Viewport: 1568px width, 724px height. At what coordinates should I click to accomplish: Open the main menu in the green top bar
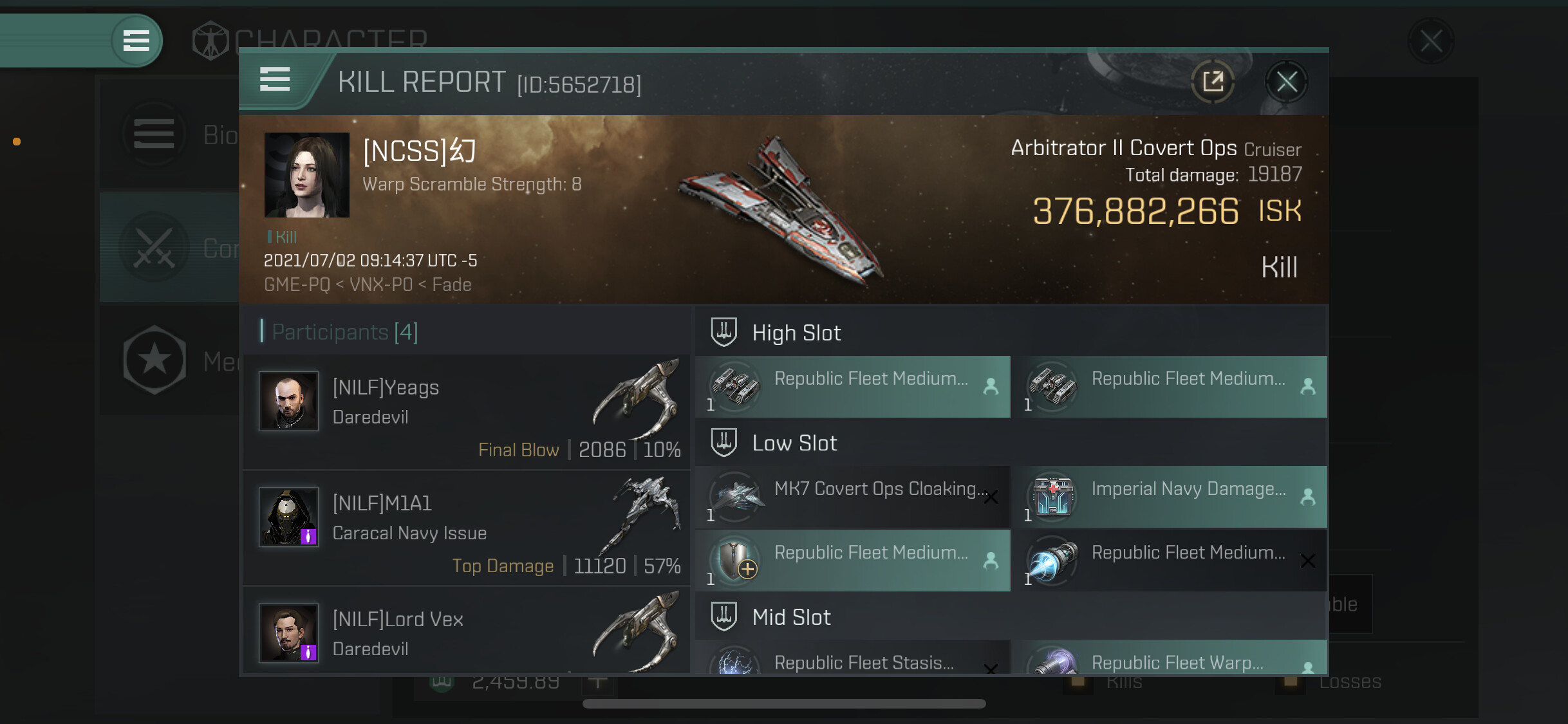coord(136,41)
